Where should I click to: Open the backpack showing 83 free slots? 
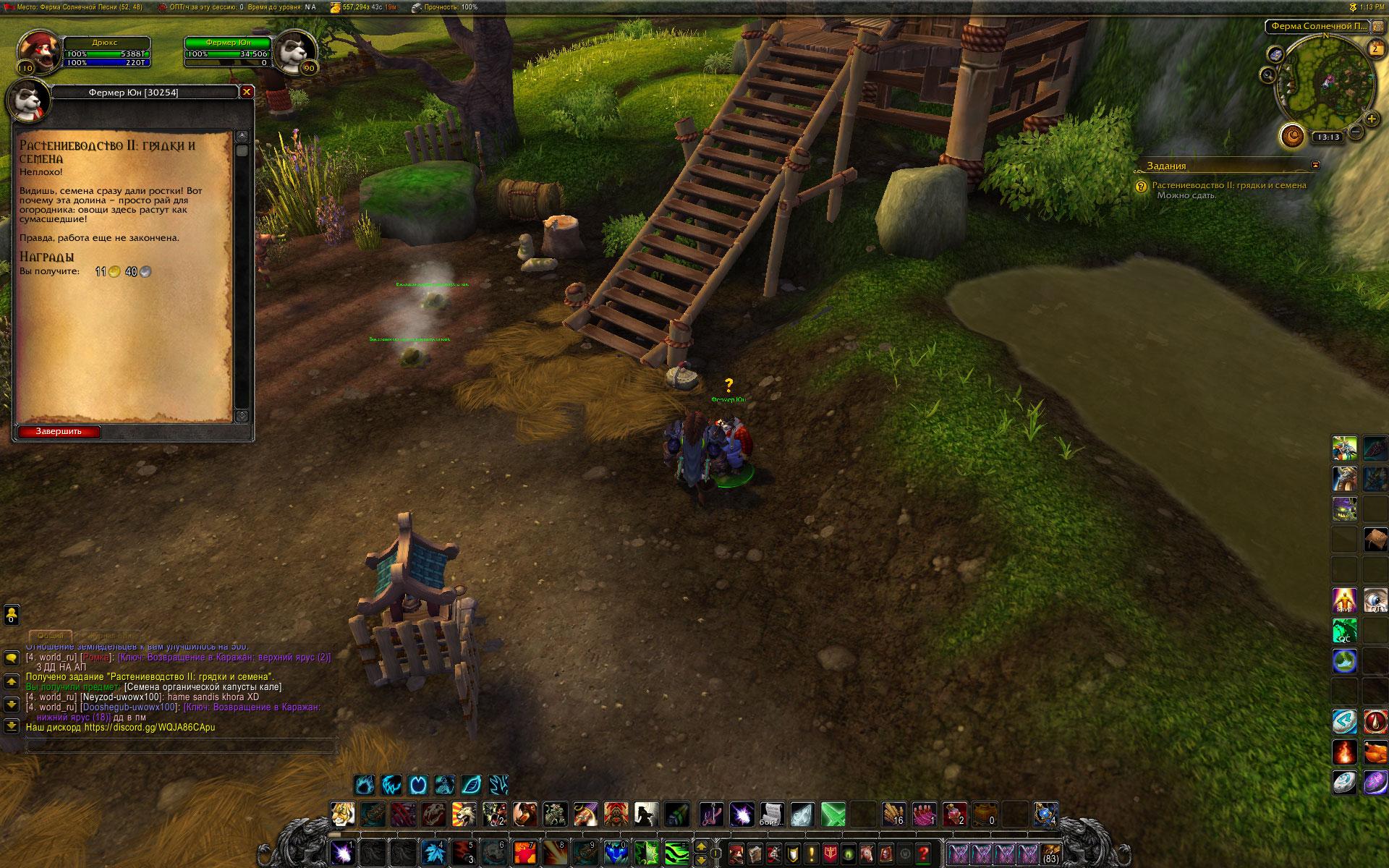1050,854
